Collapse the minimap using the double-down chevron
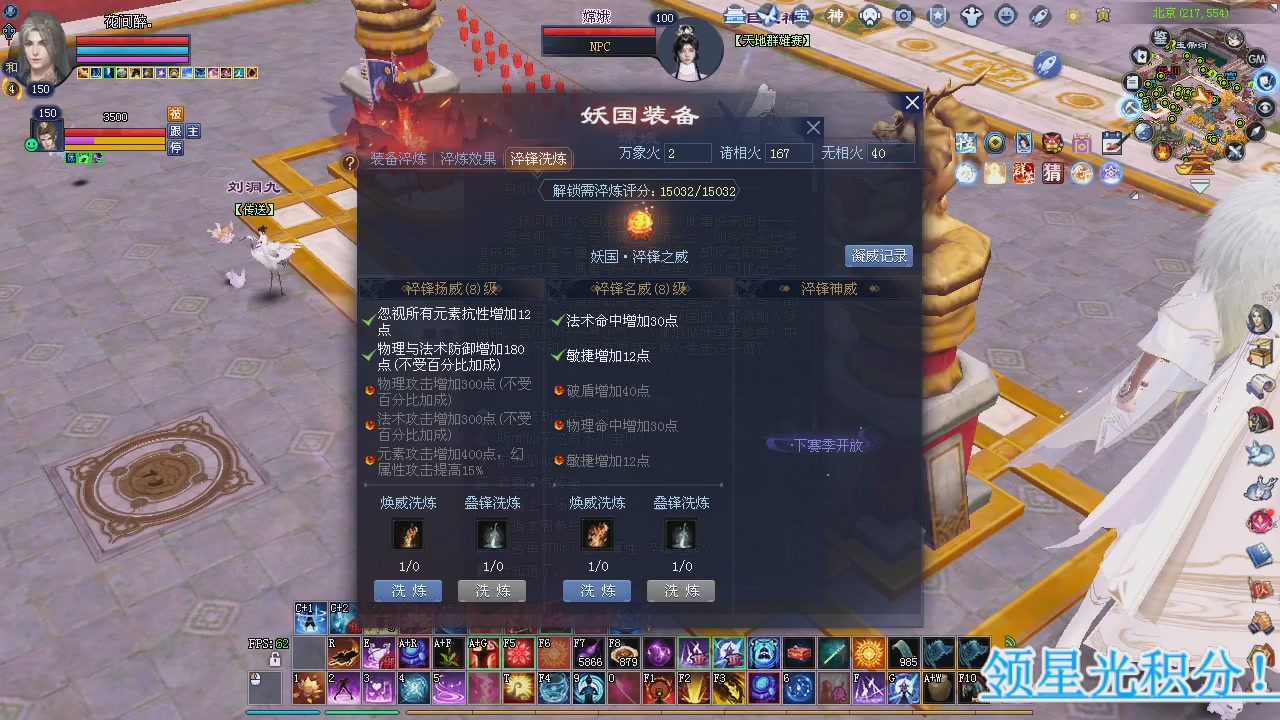The image size is (1280, 720). [1198, 183]
